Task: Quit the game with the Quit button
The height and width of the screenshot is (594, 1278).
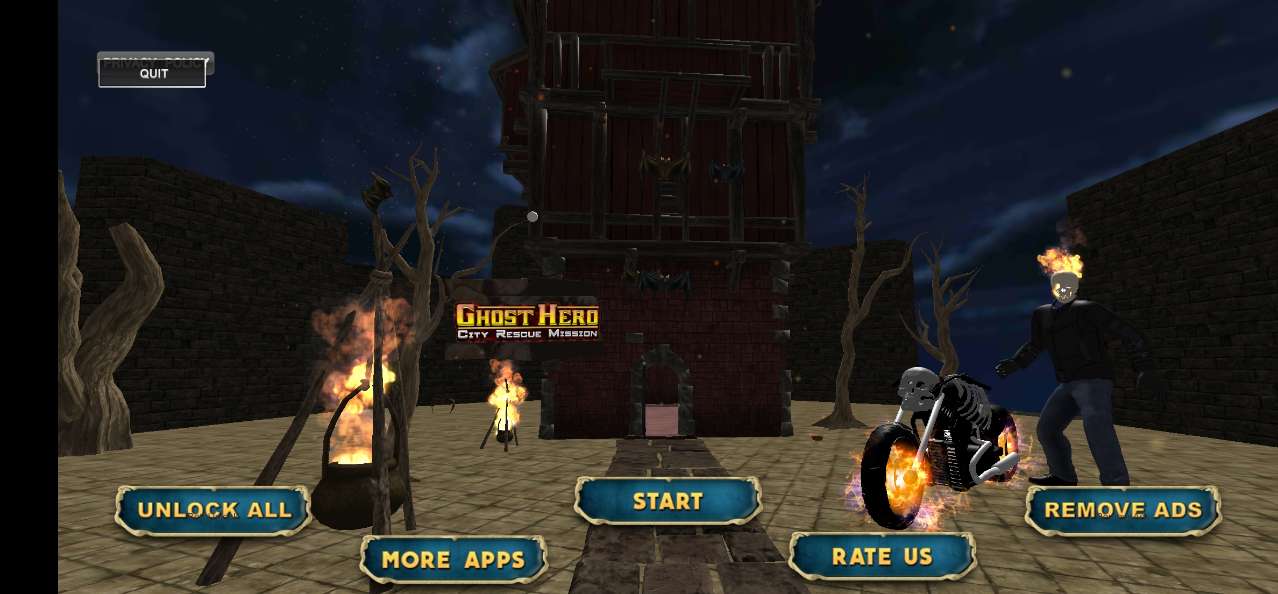Action: tap(153, 75)
